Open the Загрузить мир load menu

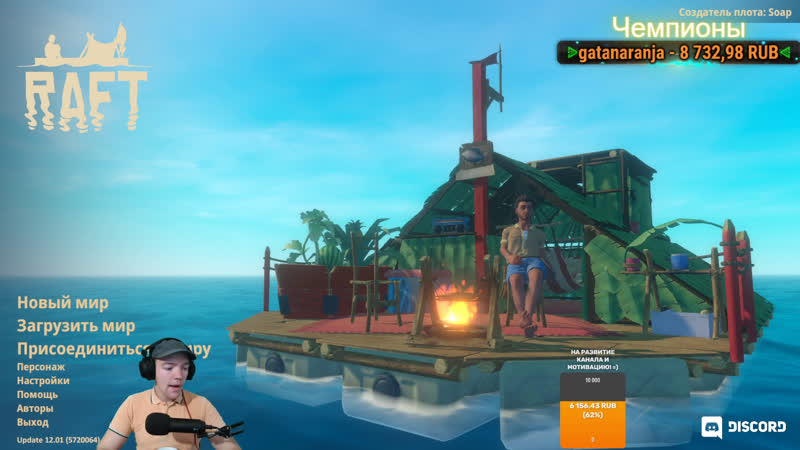pos(76,326)
